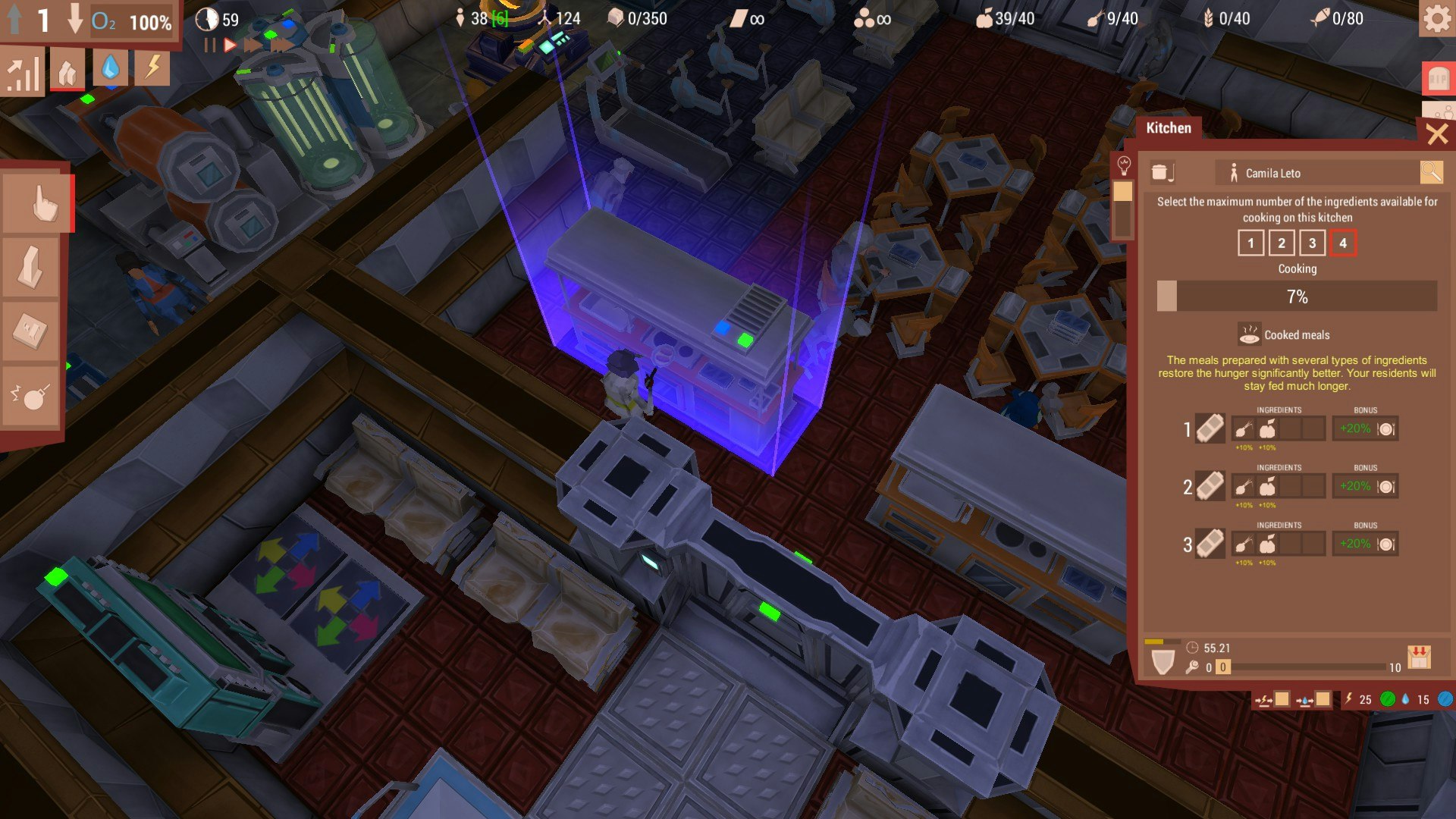The image size is (1456, 819).
Task: Open the electricity overlay via the lightning icon
Action: (152, 70)
